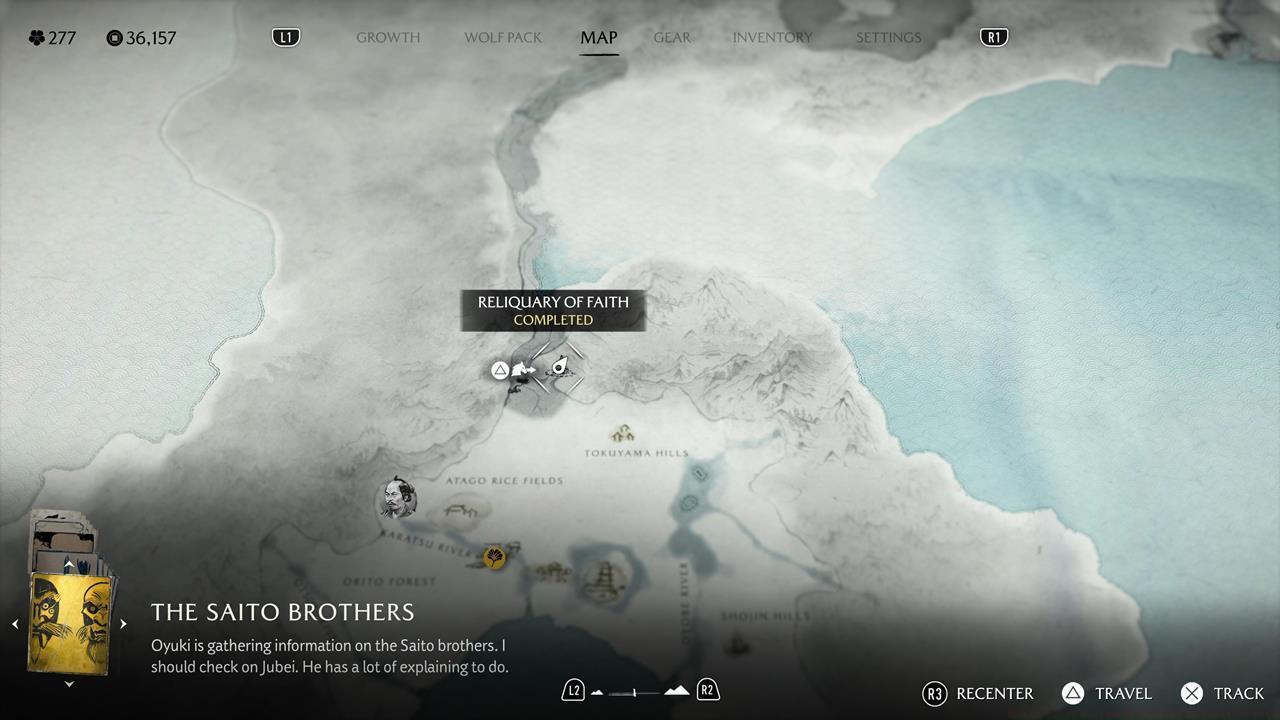Click the down arrow below the quest card
This screenshot has width=1280, height=720.
pos(69,684)
